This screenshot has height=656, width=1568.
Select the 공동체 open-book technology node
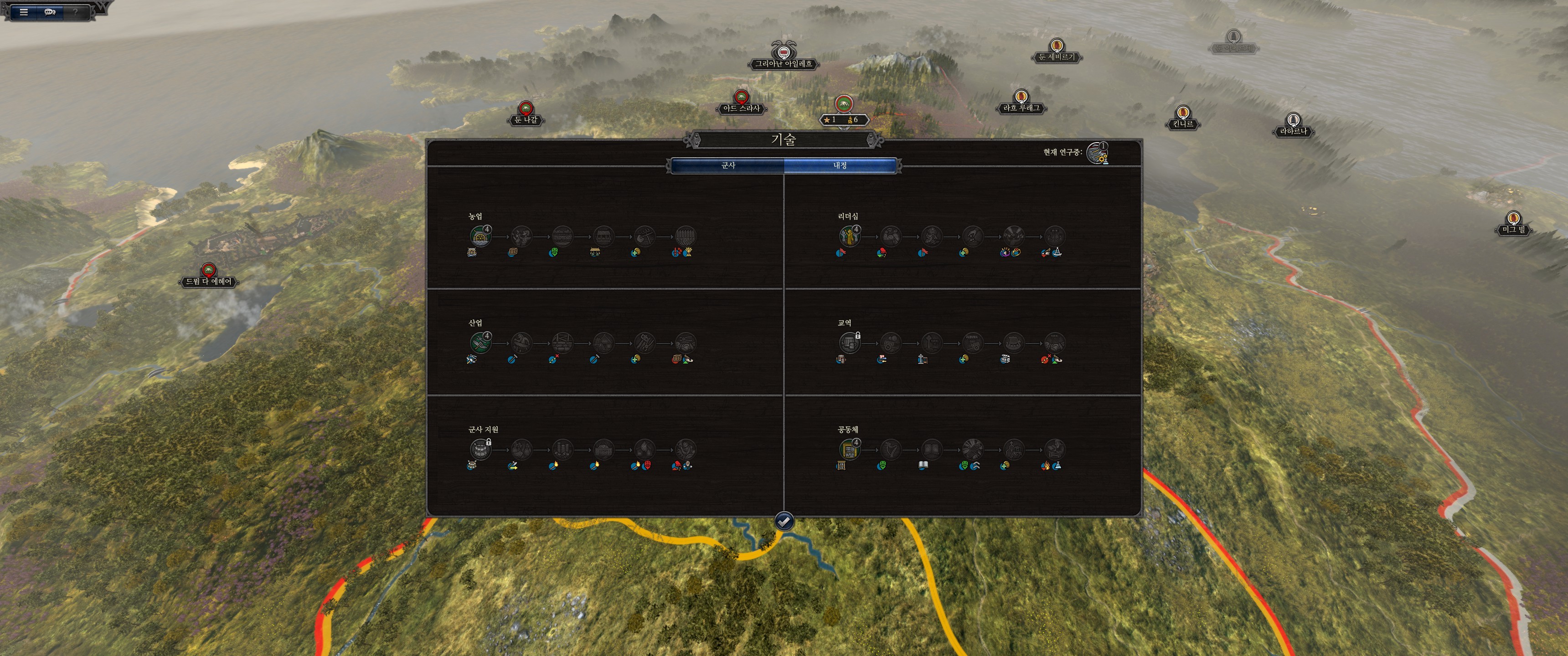[x=931, y=450]
